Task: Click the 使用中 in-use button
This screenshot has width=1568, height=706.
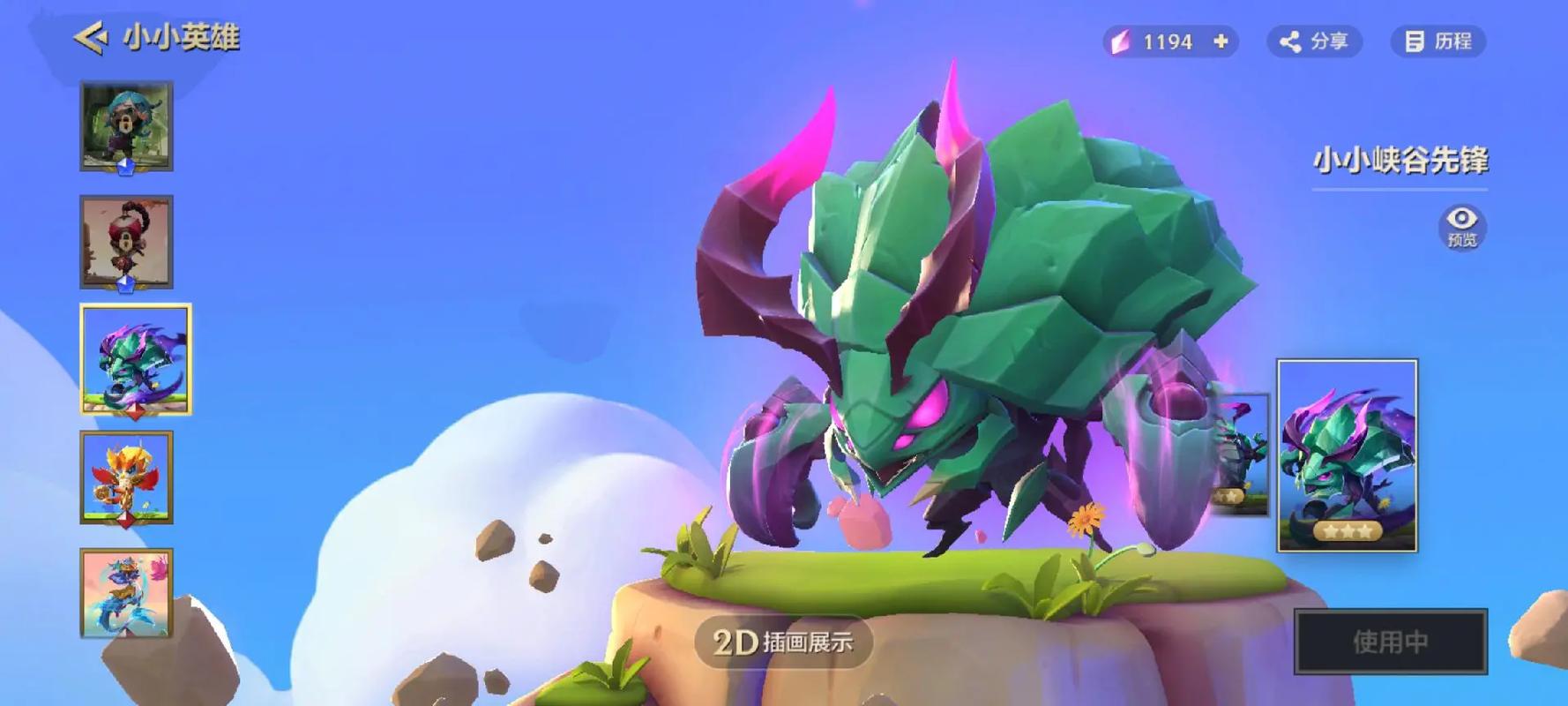Action: (1390, 642)
